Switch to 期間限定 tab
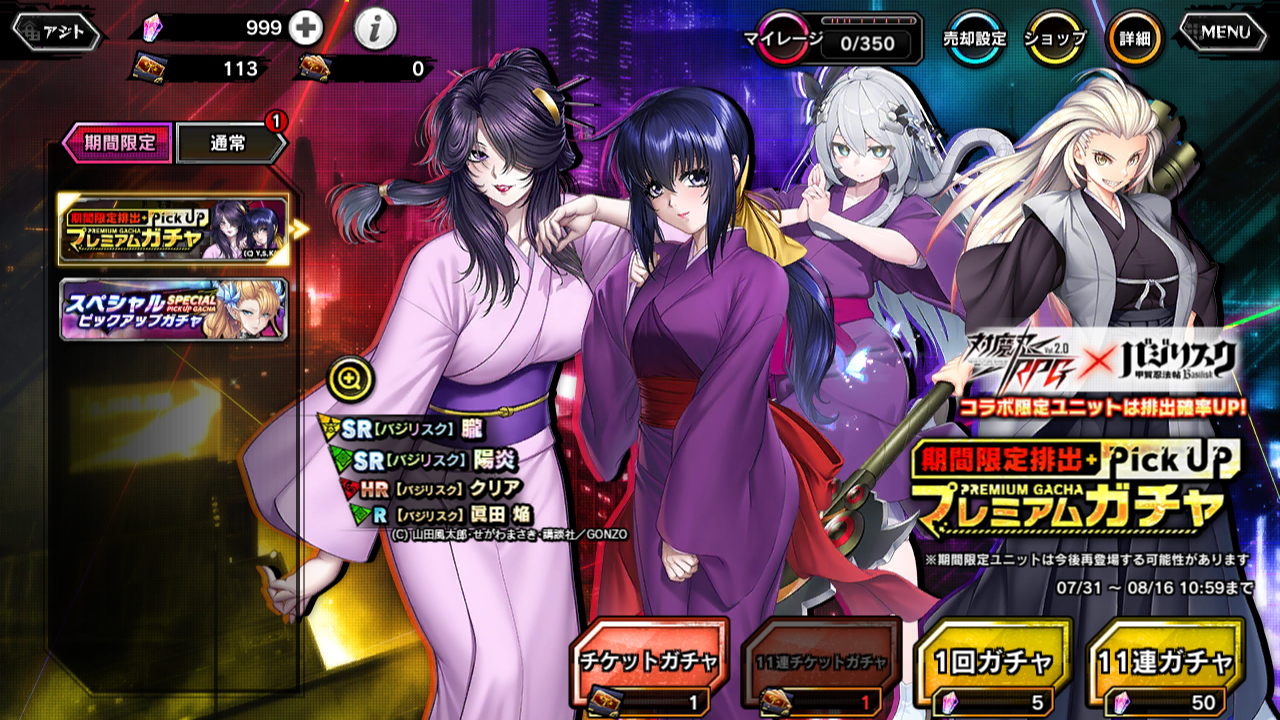 click(118, 142)
